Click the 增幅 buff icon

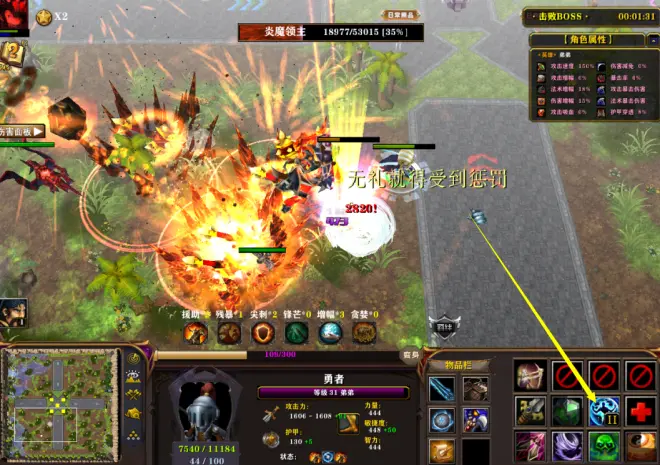pyautogui.click(x=331, y=333)
